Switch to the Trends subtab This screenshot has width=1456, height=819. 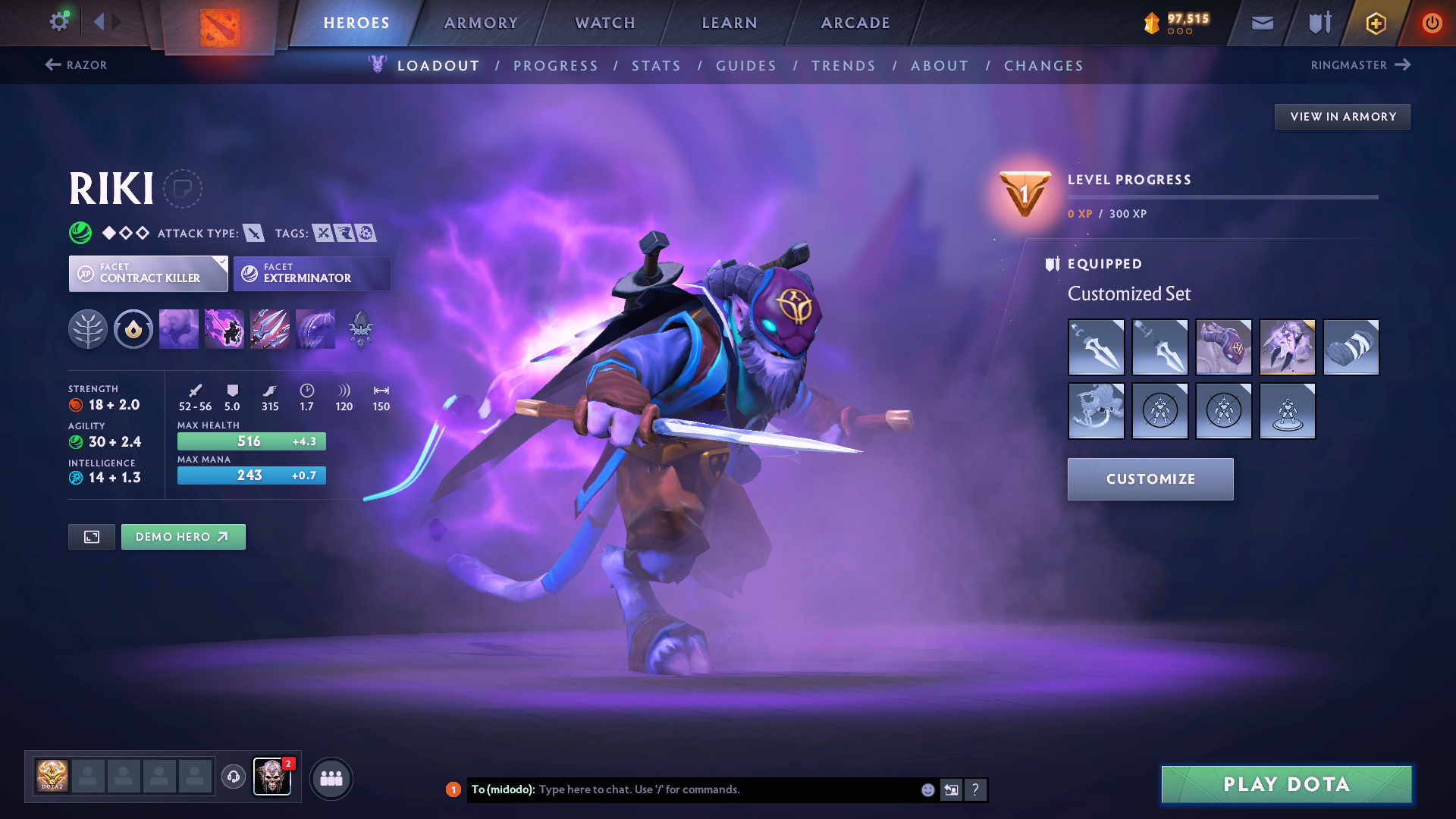click(843, 66)
